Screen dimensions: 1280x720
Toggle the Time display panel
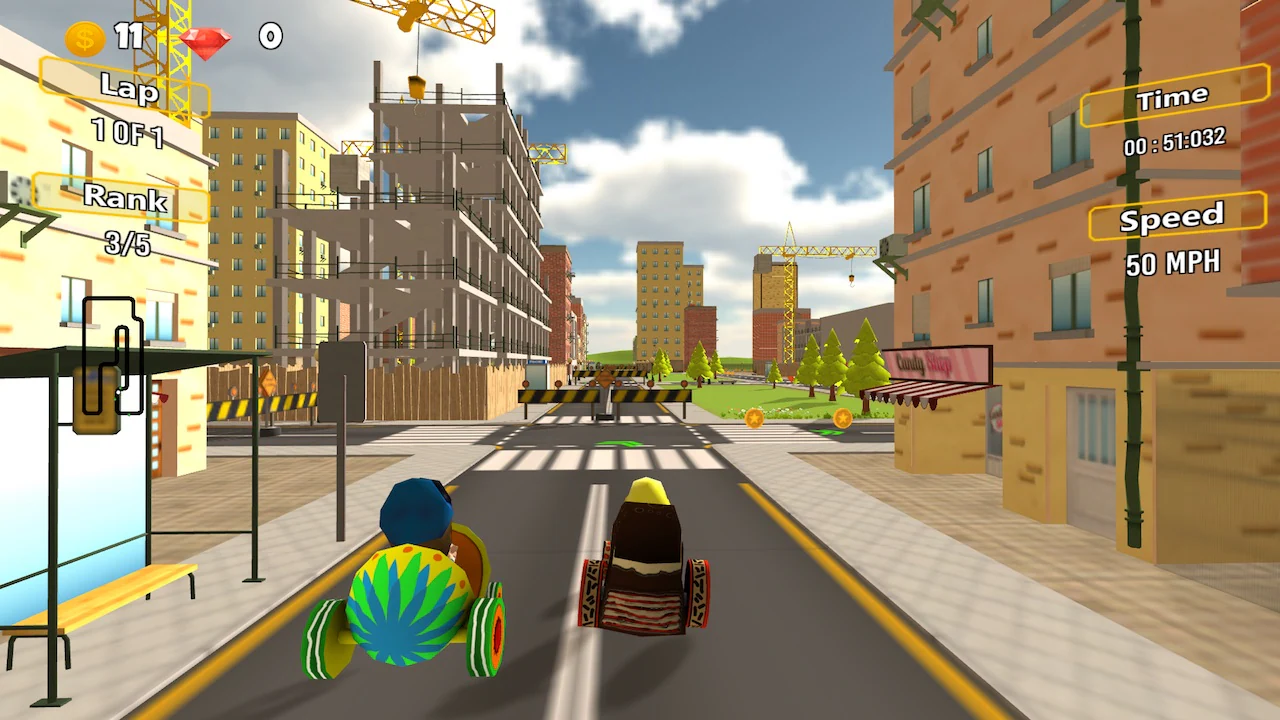(x=1172, y=96)
